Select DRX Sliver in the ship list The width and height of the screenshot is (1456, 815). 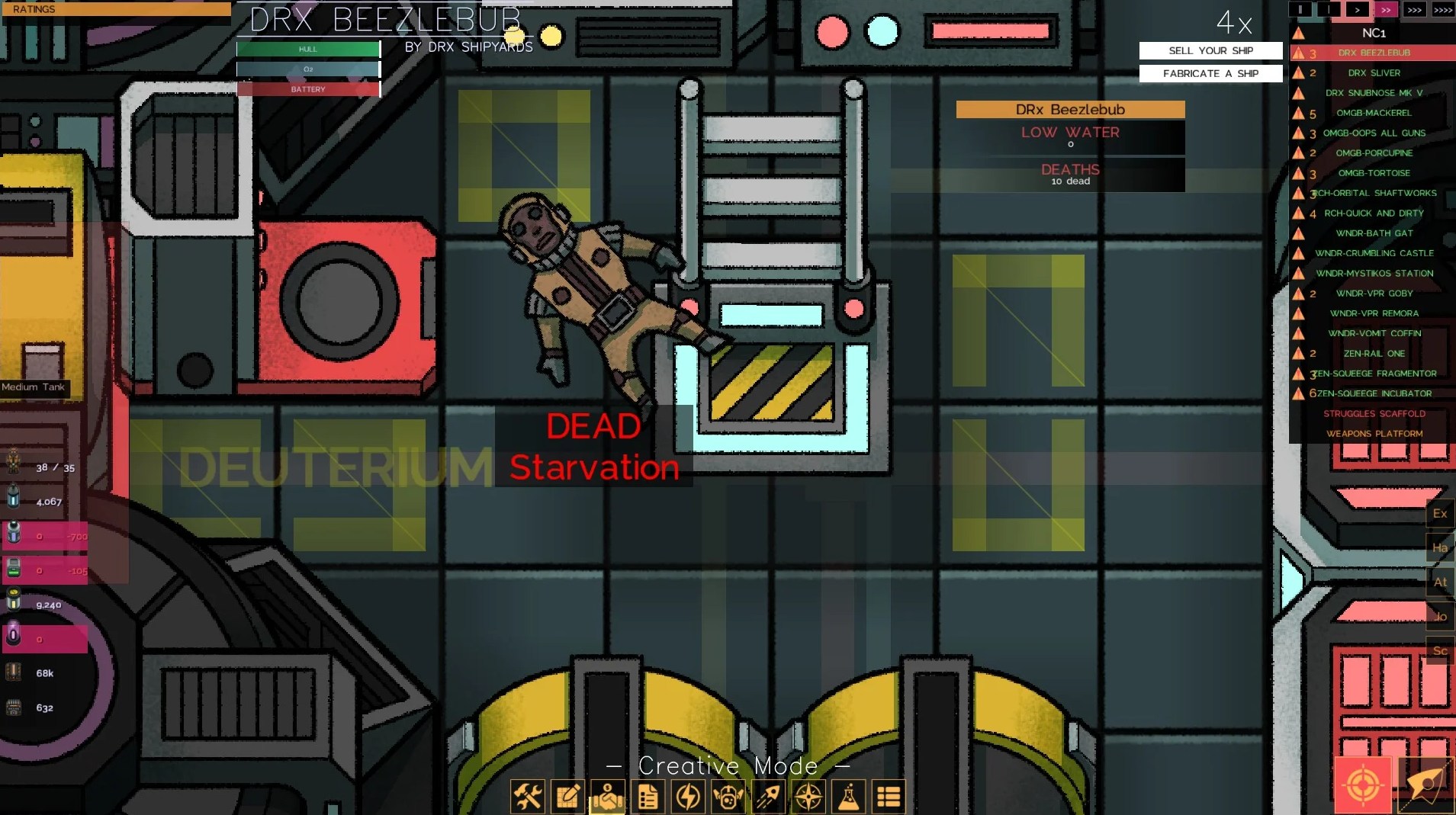tap(1374, 73)
